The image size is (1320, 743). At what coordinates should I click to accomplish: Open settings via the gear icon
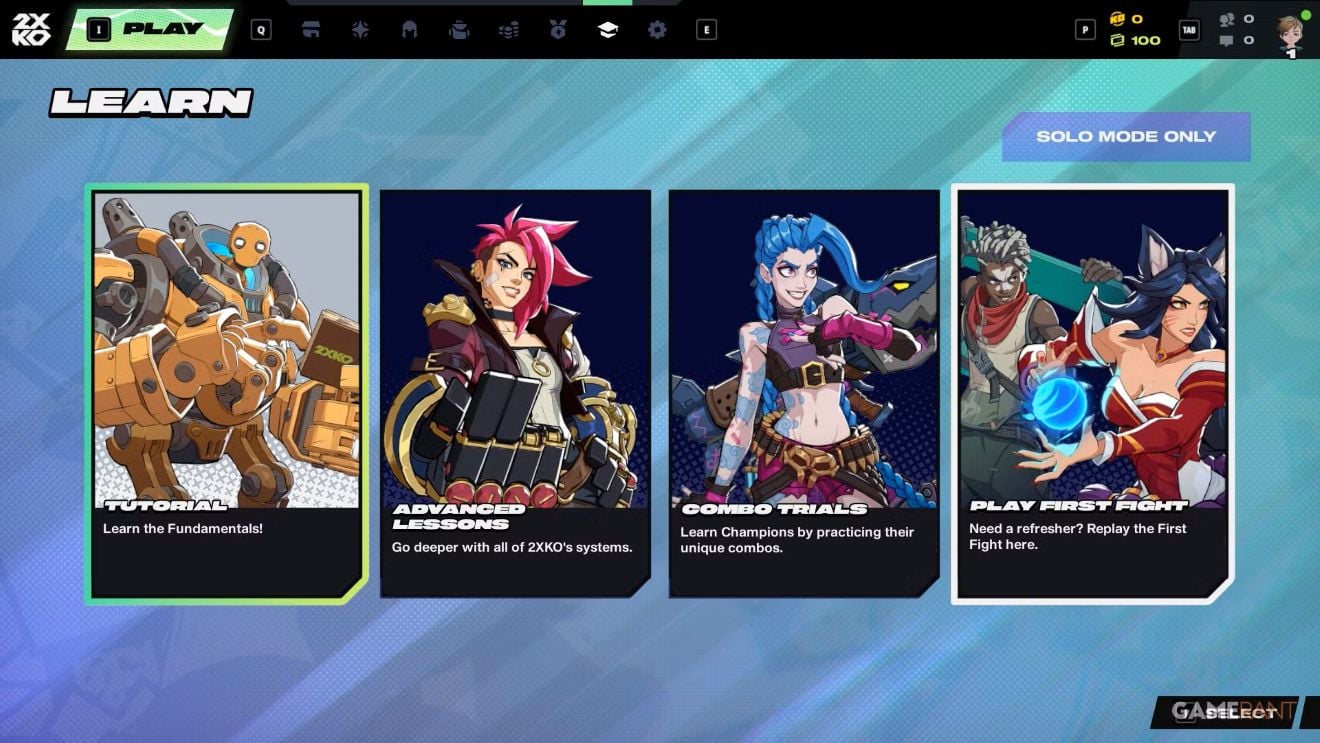(x=657, y=30)
